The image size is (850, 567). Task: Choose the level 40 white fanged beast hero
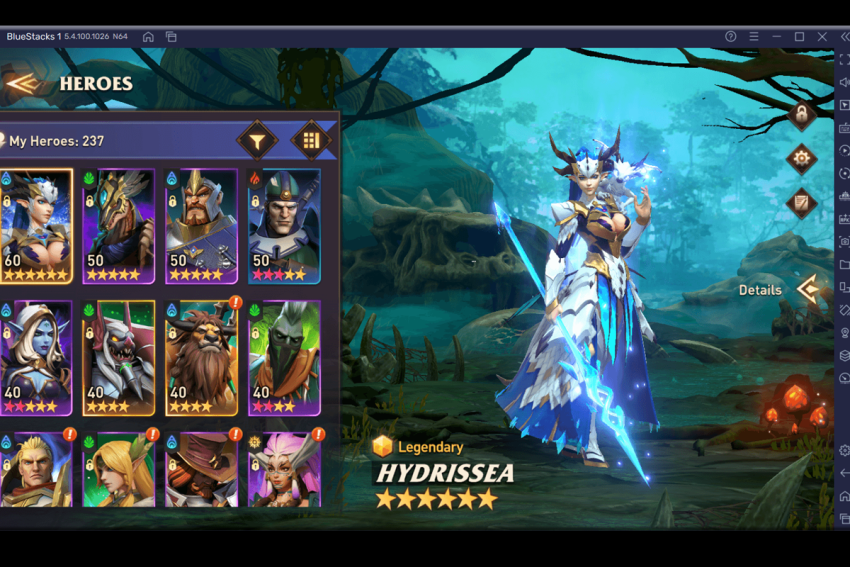coord(118,357)
